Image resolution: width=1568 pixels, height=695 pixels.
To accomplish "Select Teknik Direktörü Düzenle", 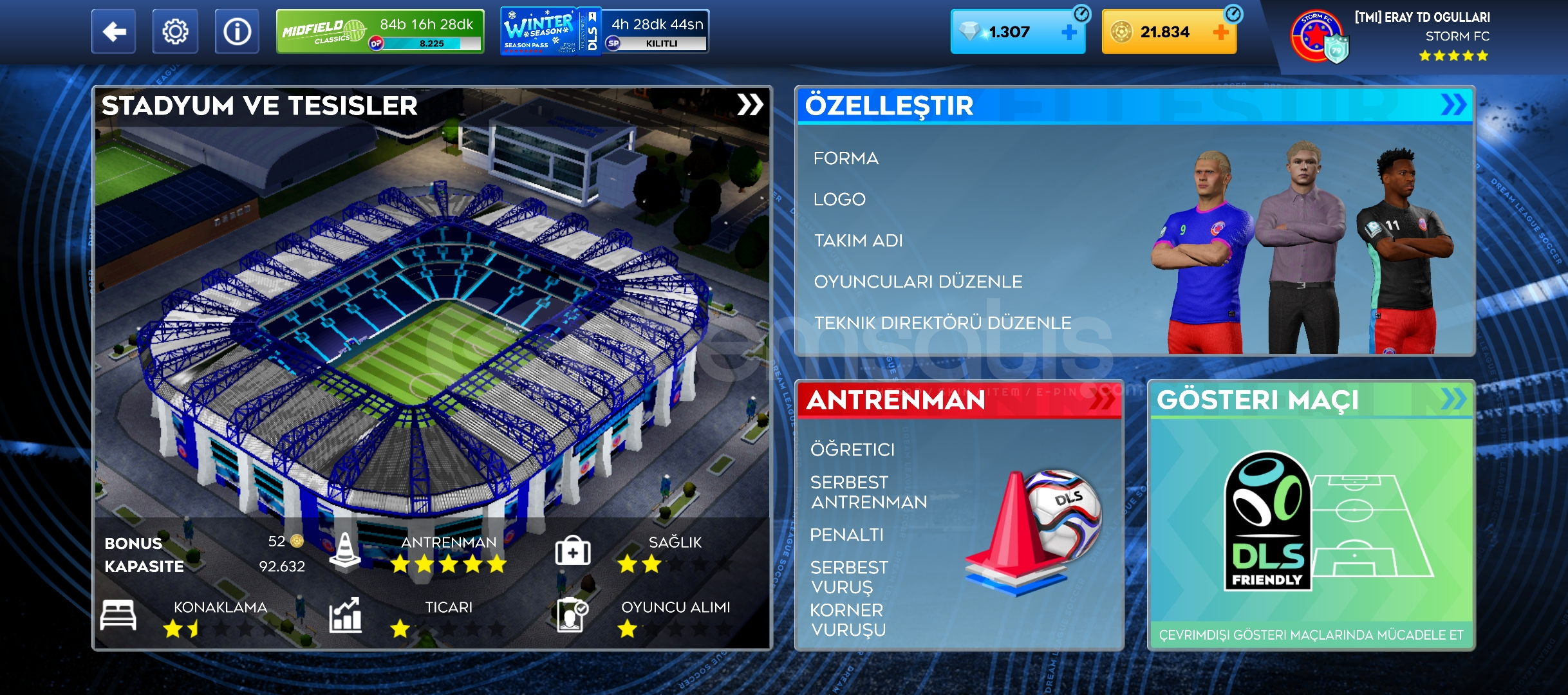I will click(x=942, y=323).
